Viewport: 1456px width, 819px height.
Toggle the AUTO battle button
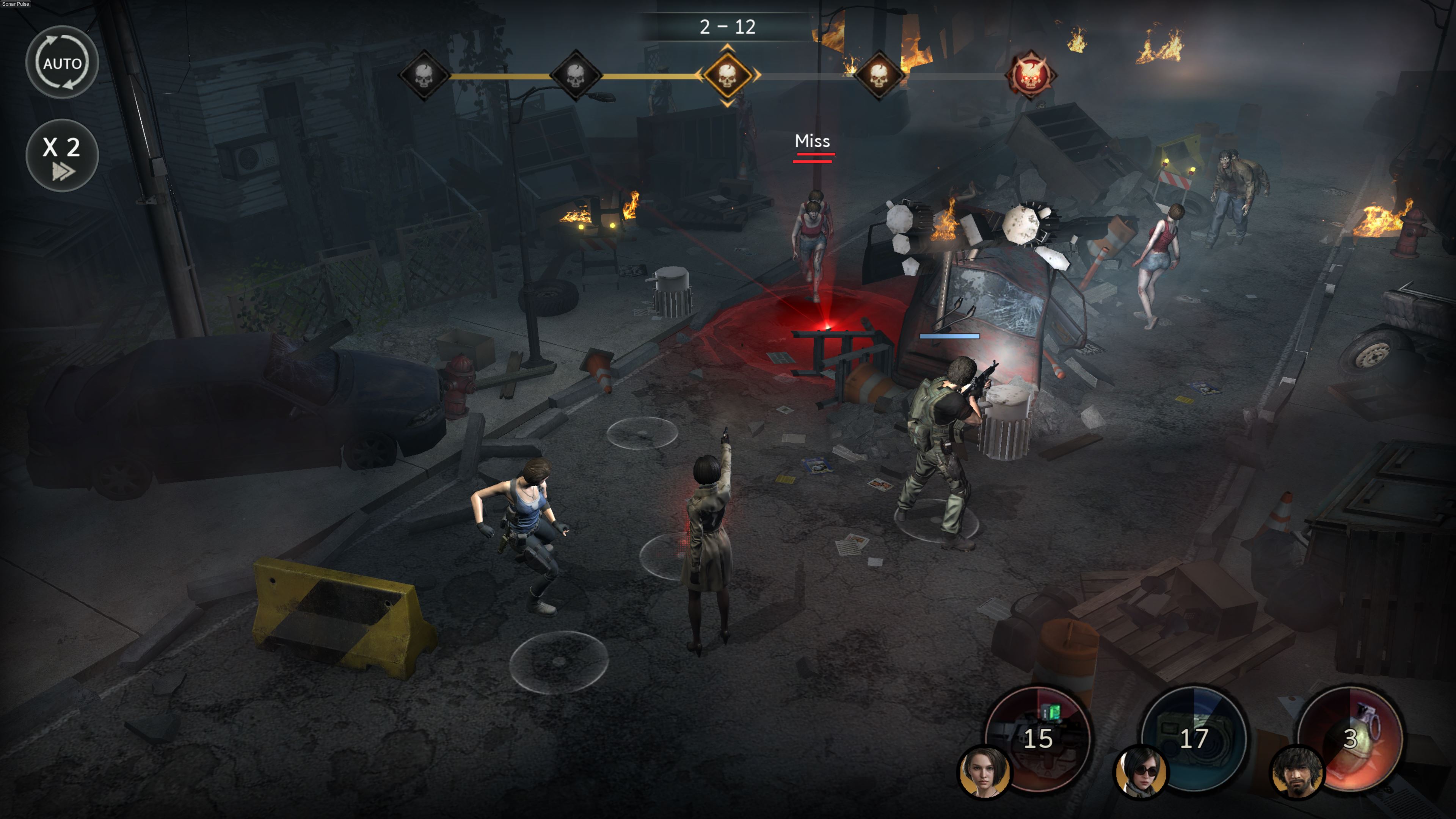[x=62, y=63]
